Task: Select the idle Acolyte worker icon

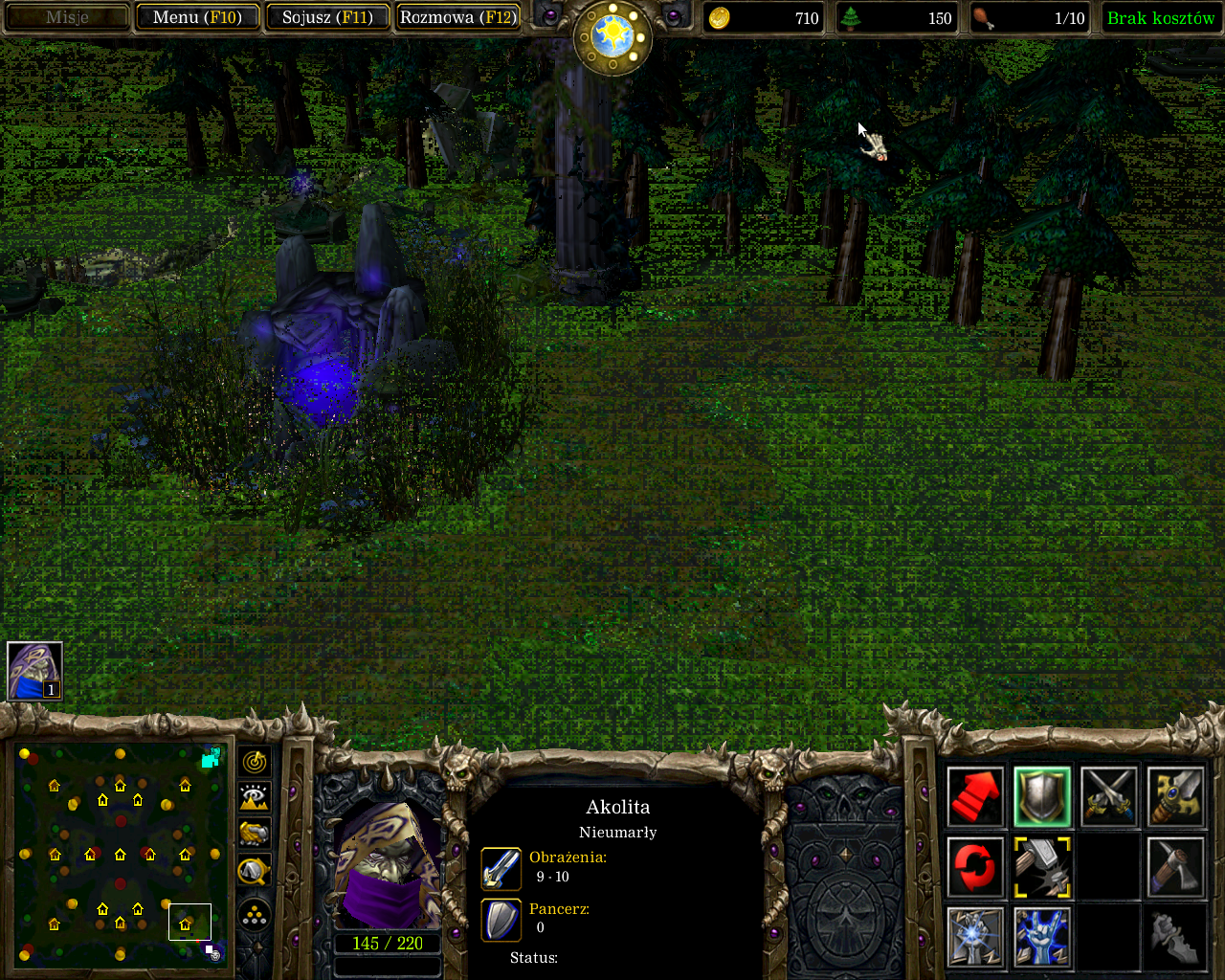Action: (x=34, y=671)
